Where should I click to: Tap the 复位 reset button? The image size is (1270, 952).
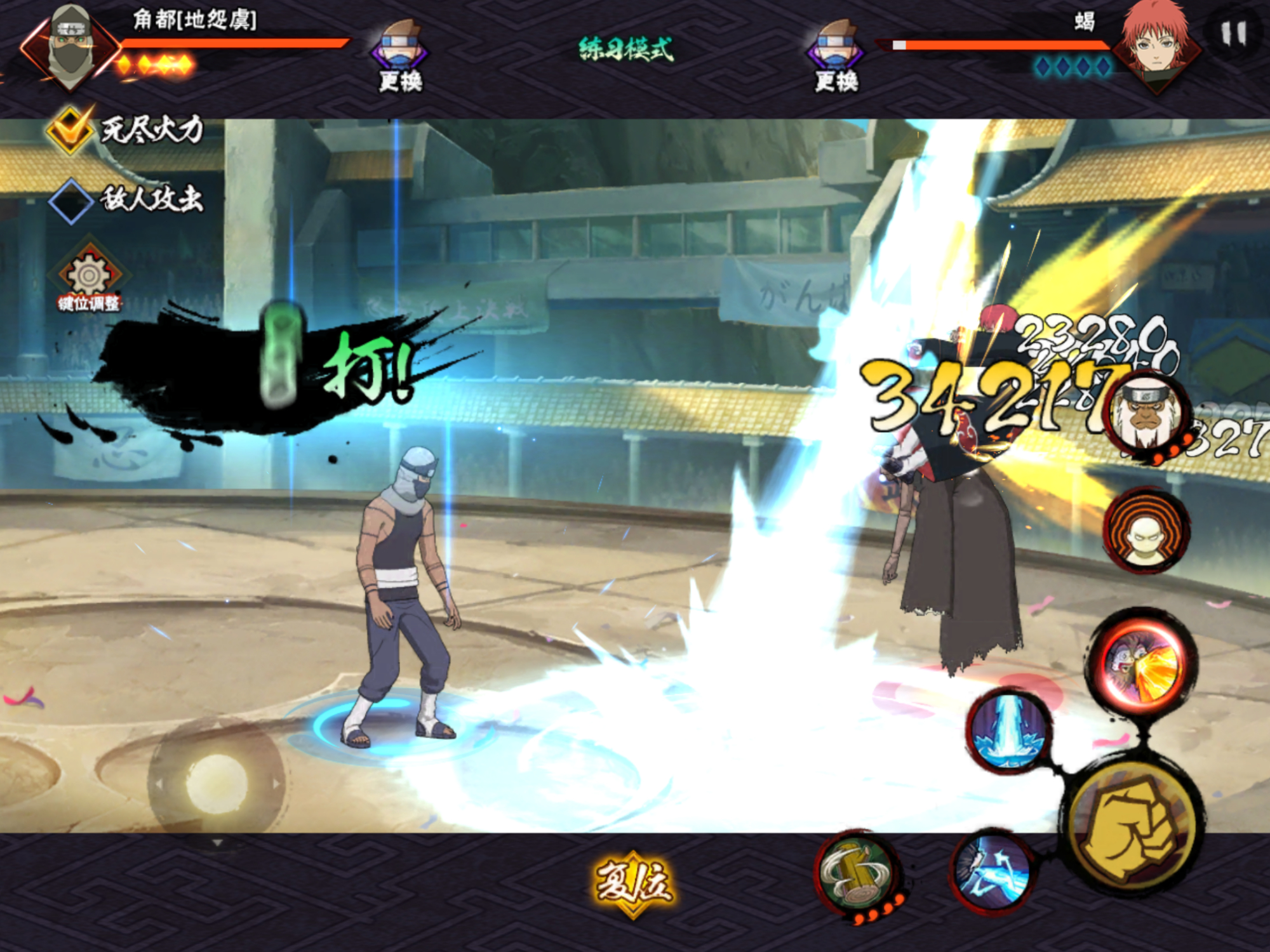(x=634, y=883)
